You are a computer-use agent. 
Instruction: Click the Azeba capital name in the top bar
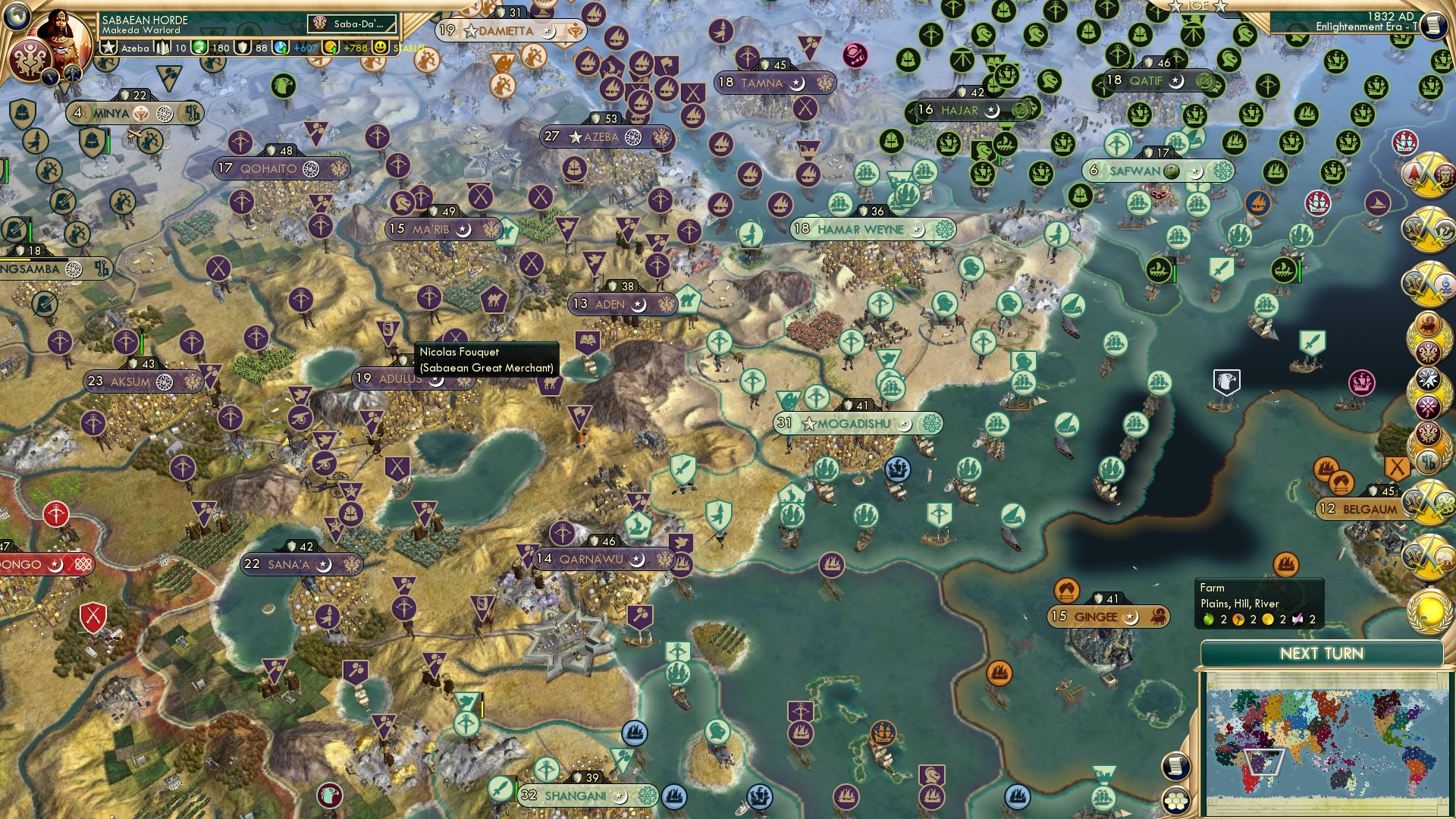pos(135,49)
